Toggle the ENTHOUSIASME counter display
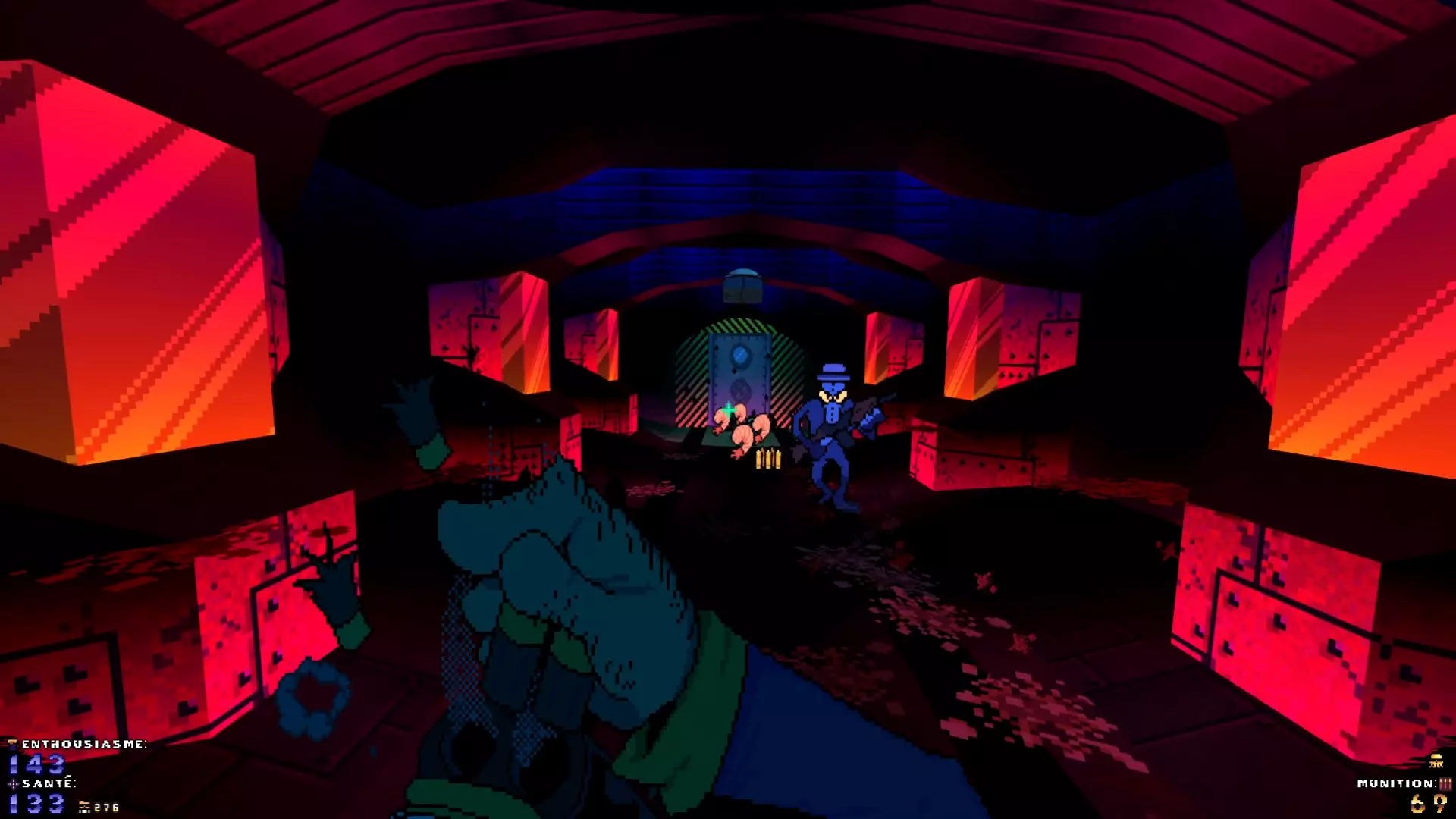This screenshot has width=1456, height=819. tap(36, 764)
